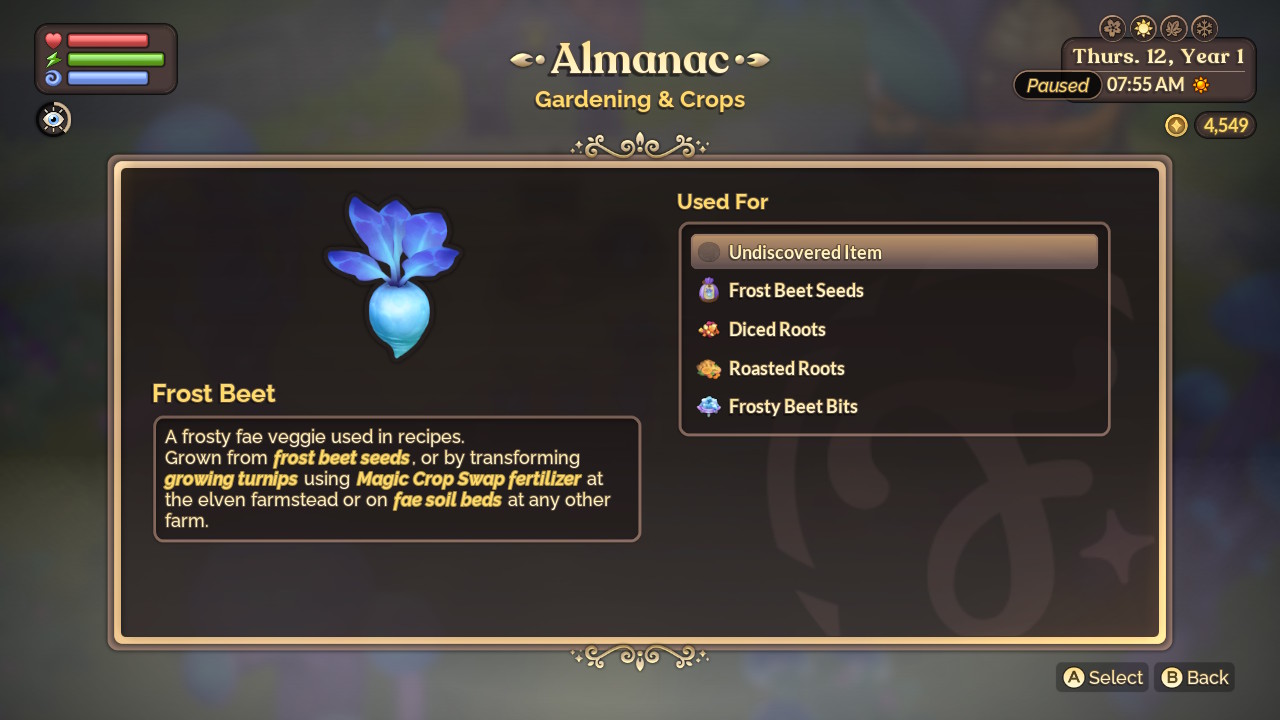This screenshot has height=720, width=1280.
Task: Select the highlighted Undiscovered Item entry
Action: pyautogui.click(x=893, y=252)
